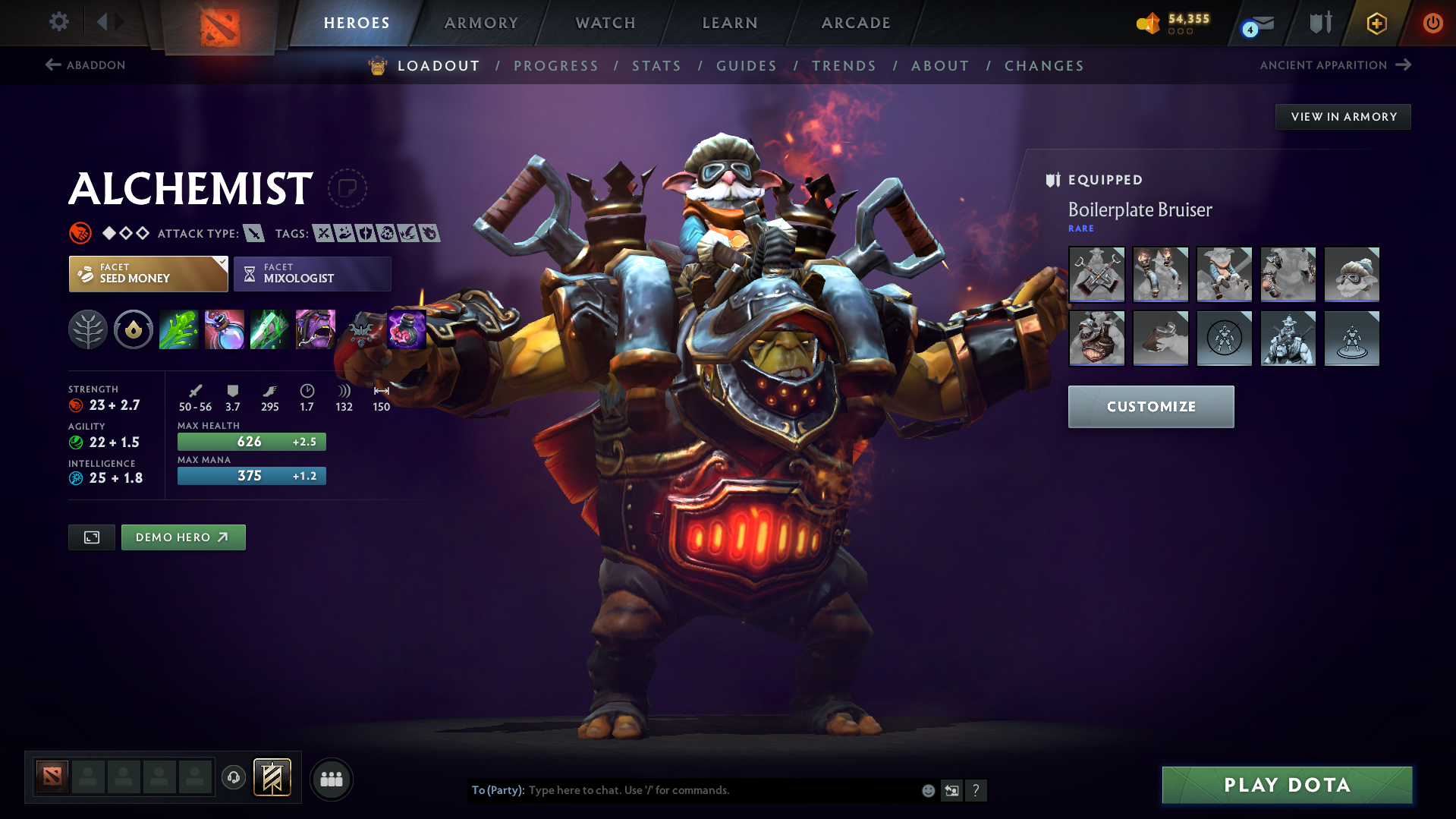Click the CUSTOMIZE button under Boilerplate Bruiser

[x=1150, y=406]
